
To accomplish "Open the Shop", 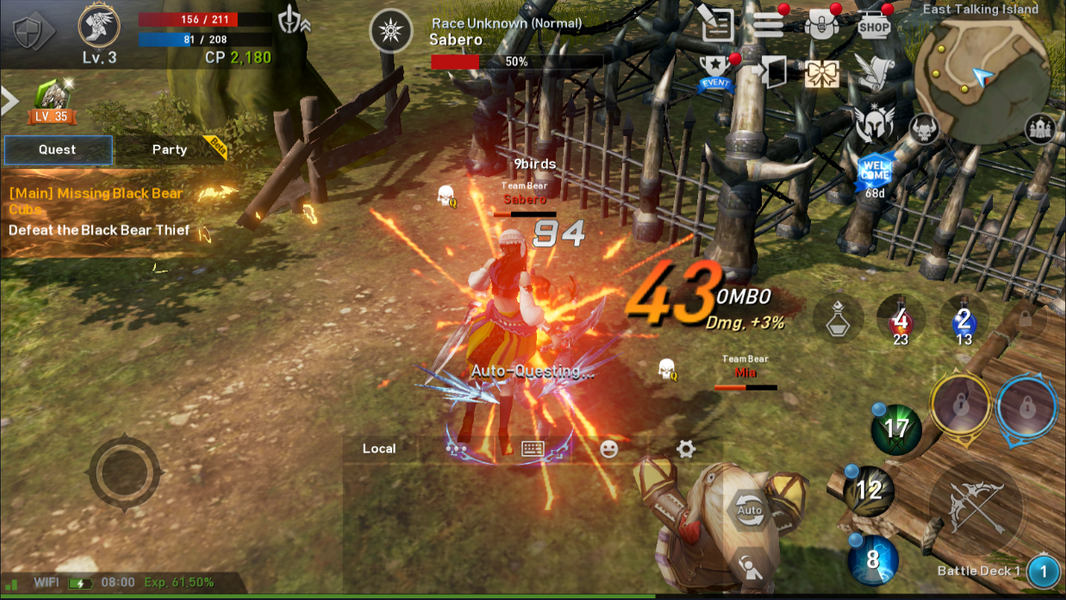I will [x=874, y=25].
